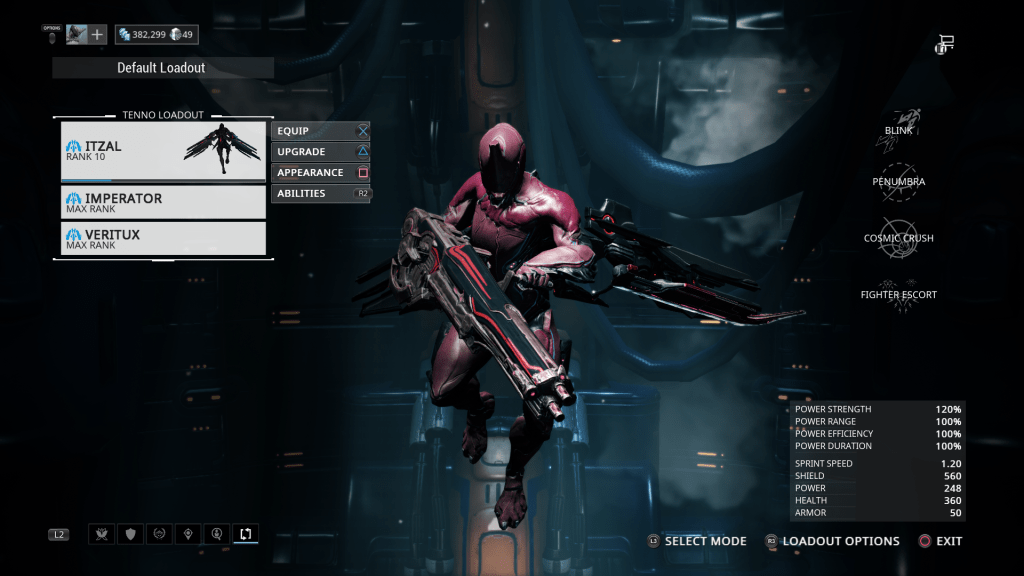
Task: Switch to the magnifier person tab
Action: [216, 534]
